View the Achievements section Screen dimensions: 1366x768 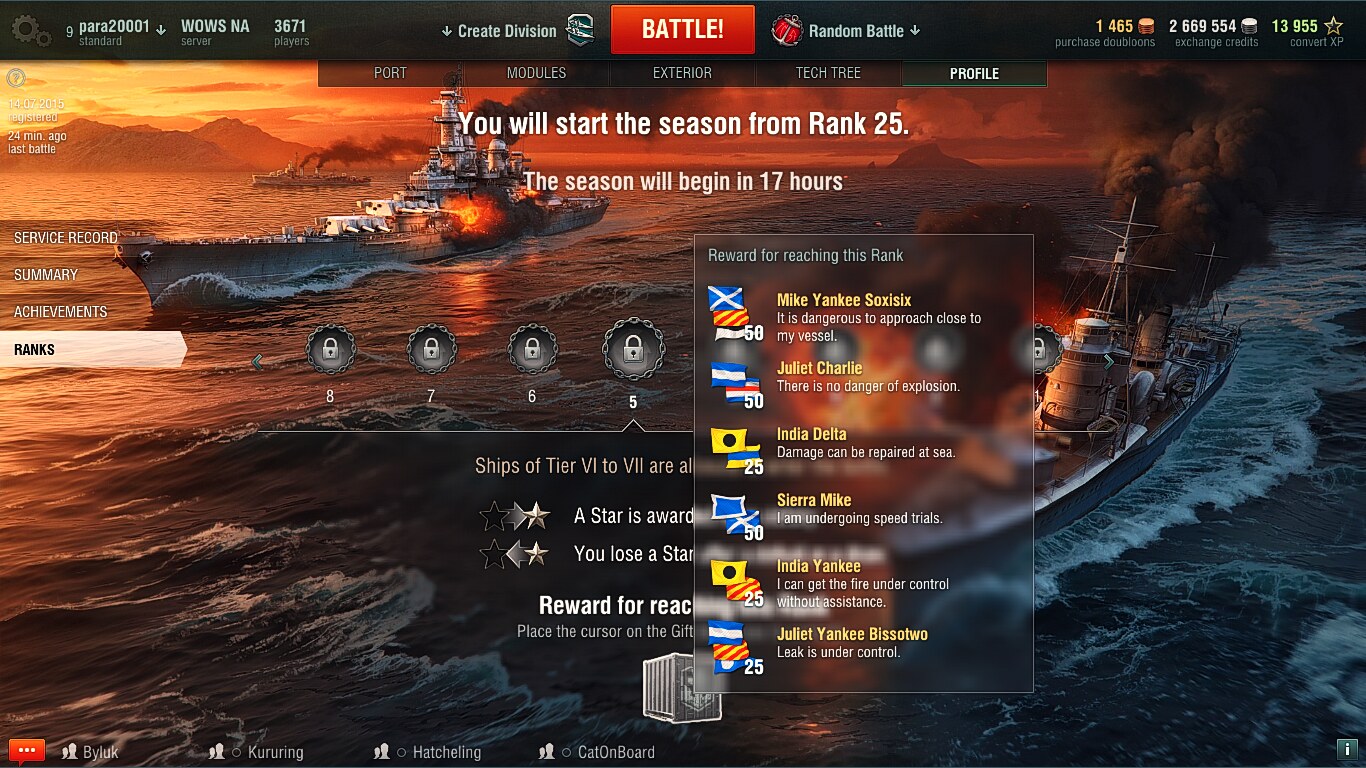[60, 312]
